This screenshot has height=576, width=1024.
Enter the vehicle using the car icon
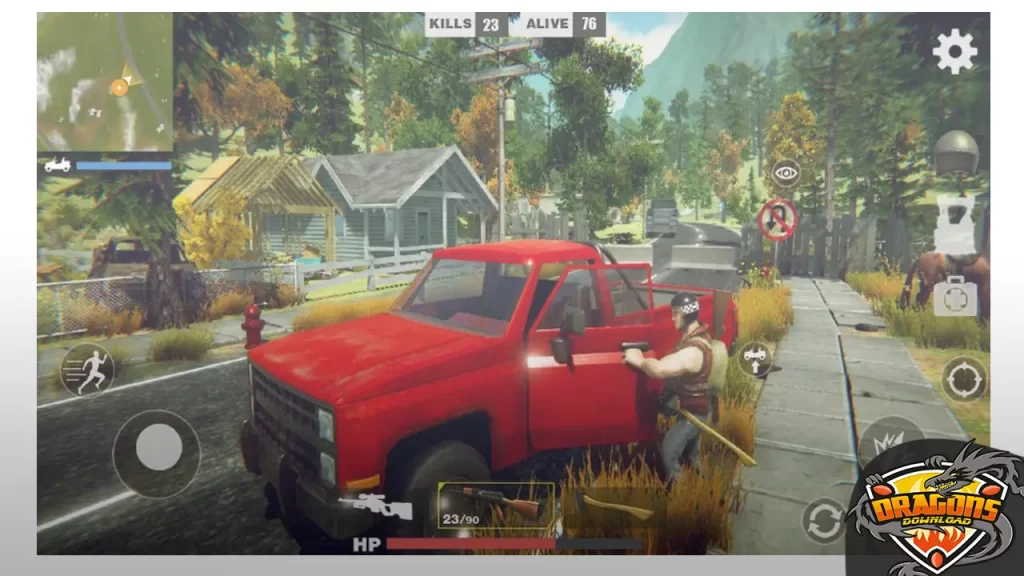754,359
